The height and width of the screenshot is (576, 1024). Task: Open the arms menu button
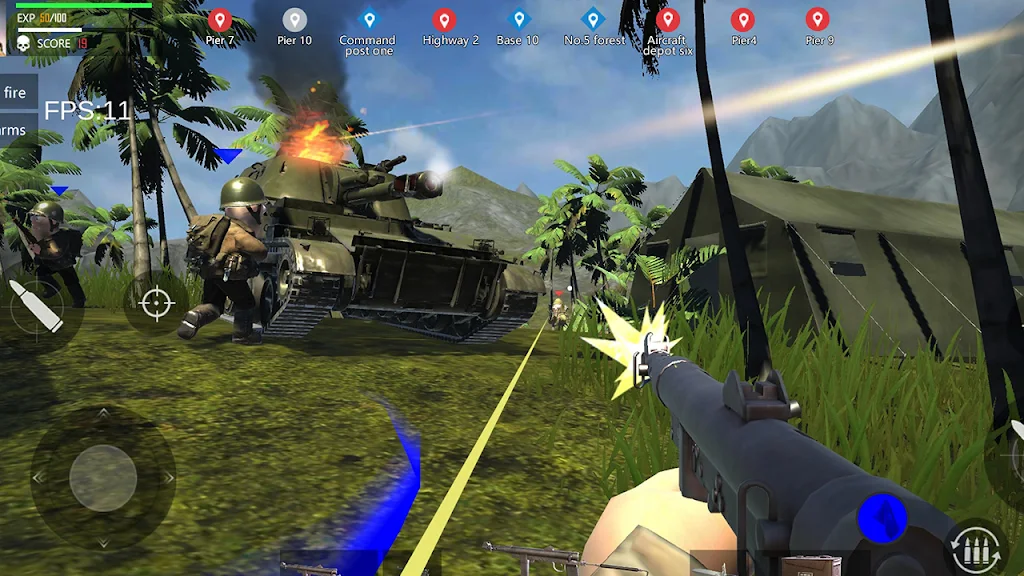click(15, 130)
